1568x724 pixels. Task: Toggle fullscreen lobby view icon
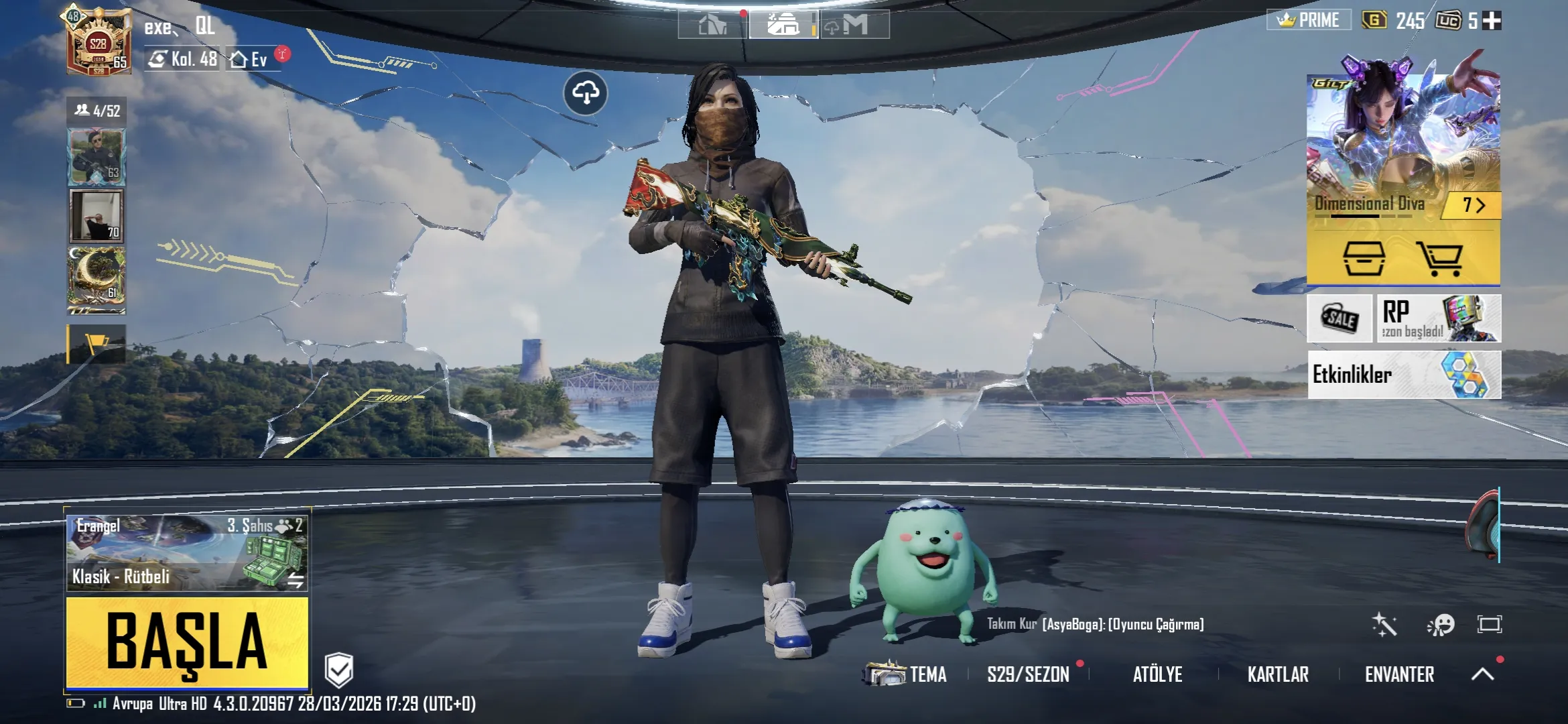pyautogui.click(x=1489, y=625)
